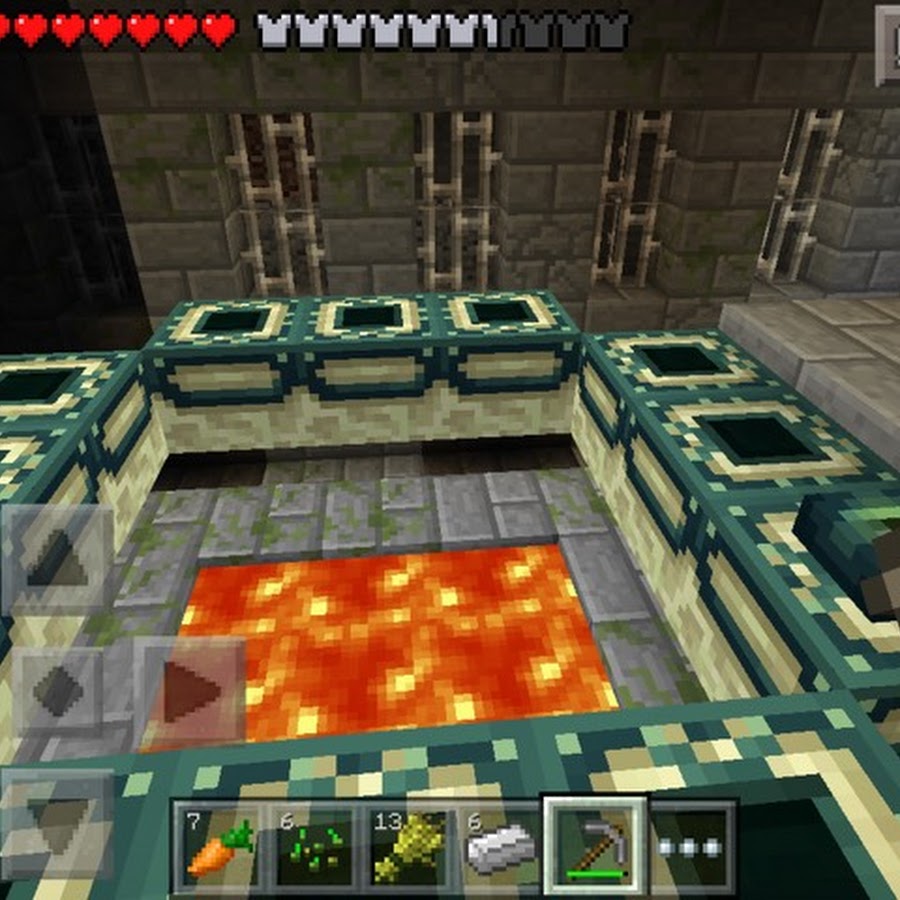This screenshot has width=900, height=900.
Task: Open the partly visible top-right corner button
Action: pos(888,45)
